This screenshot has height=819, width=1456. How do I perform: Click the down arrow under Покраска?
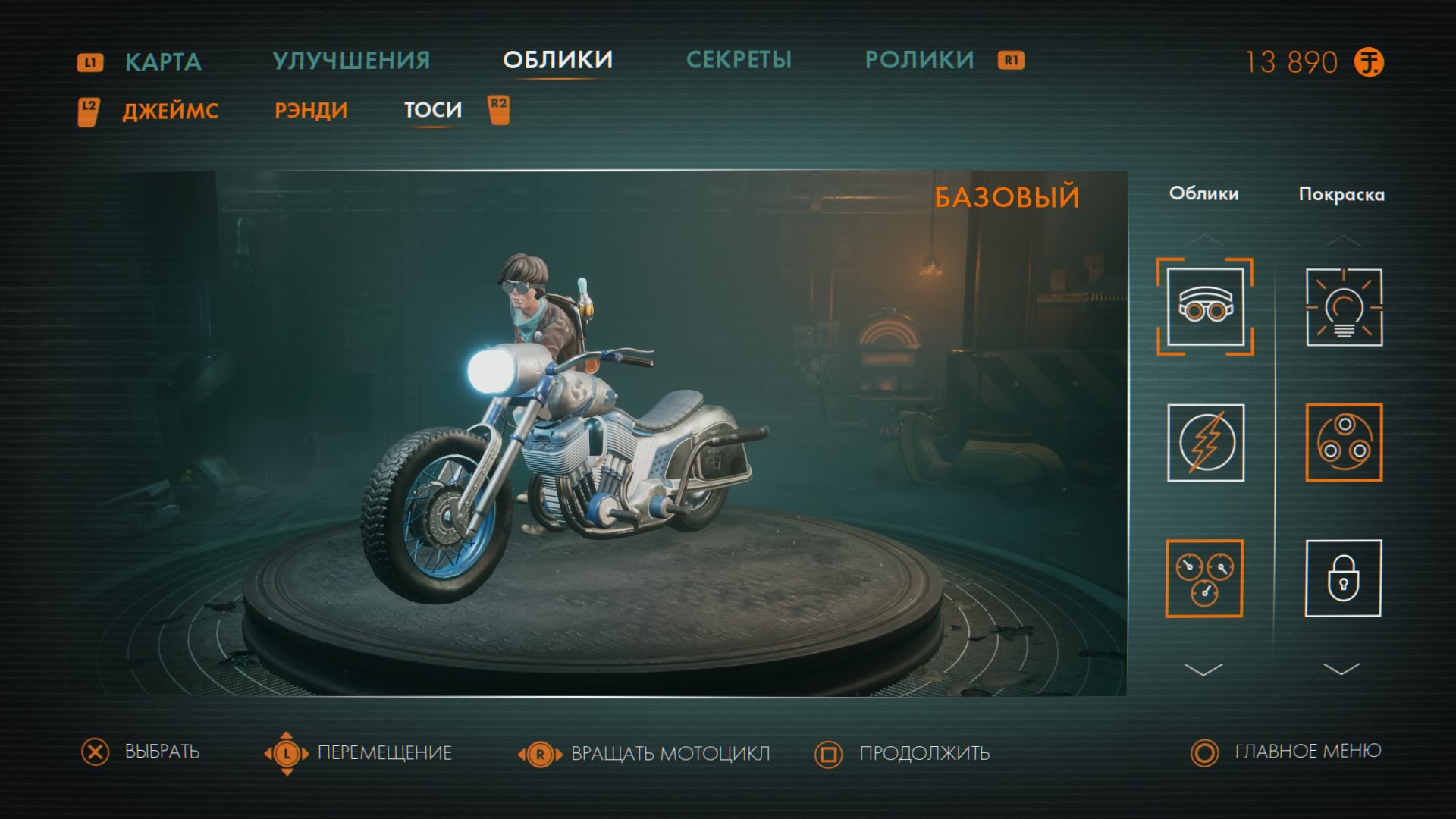click(1341, 670)
